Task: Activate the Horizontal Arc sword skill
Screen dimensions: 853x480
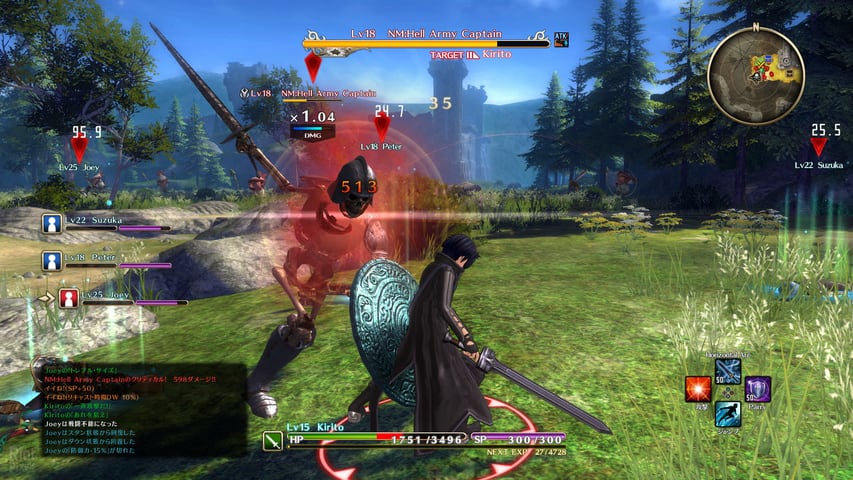Action: (x=728, y=371)
